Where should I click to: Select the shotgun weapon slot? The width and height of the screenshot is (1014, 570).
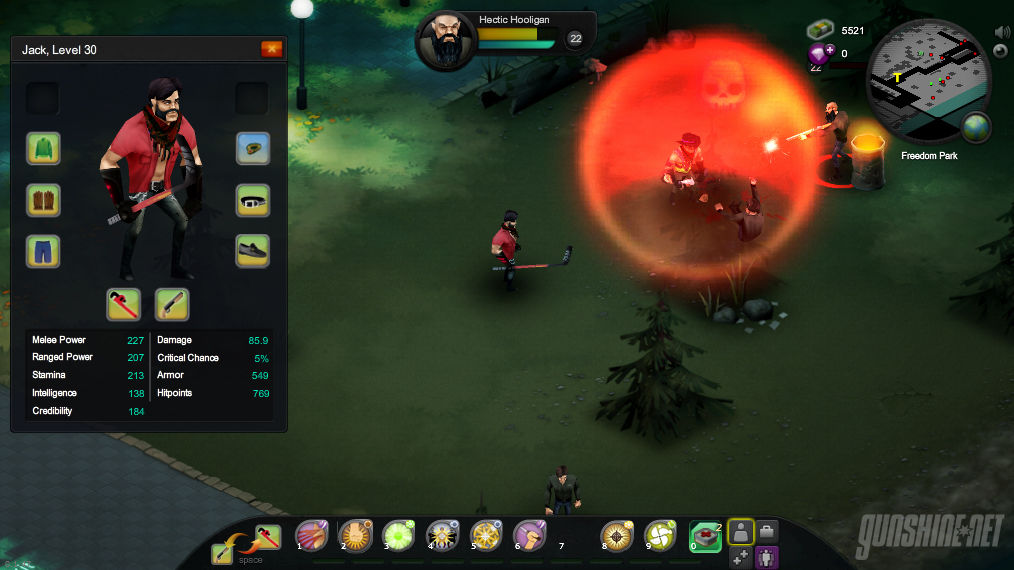172,304
